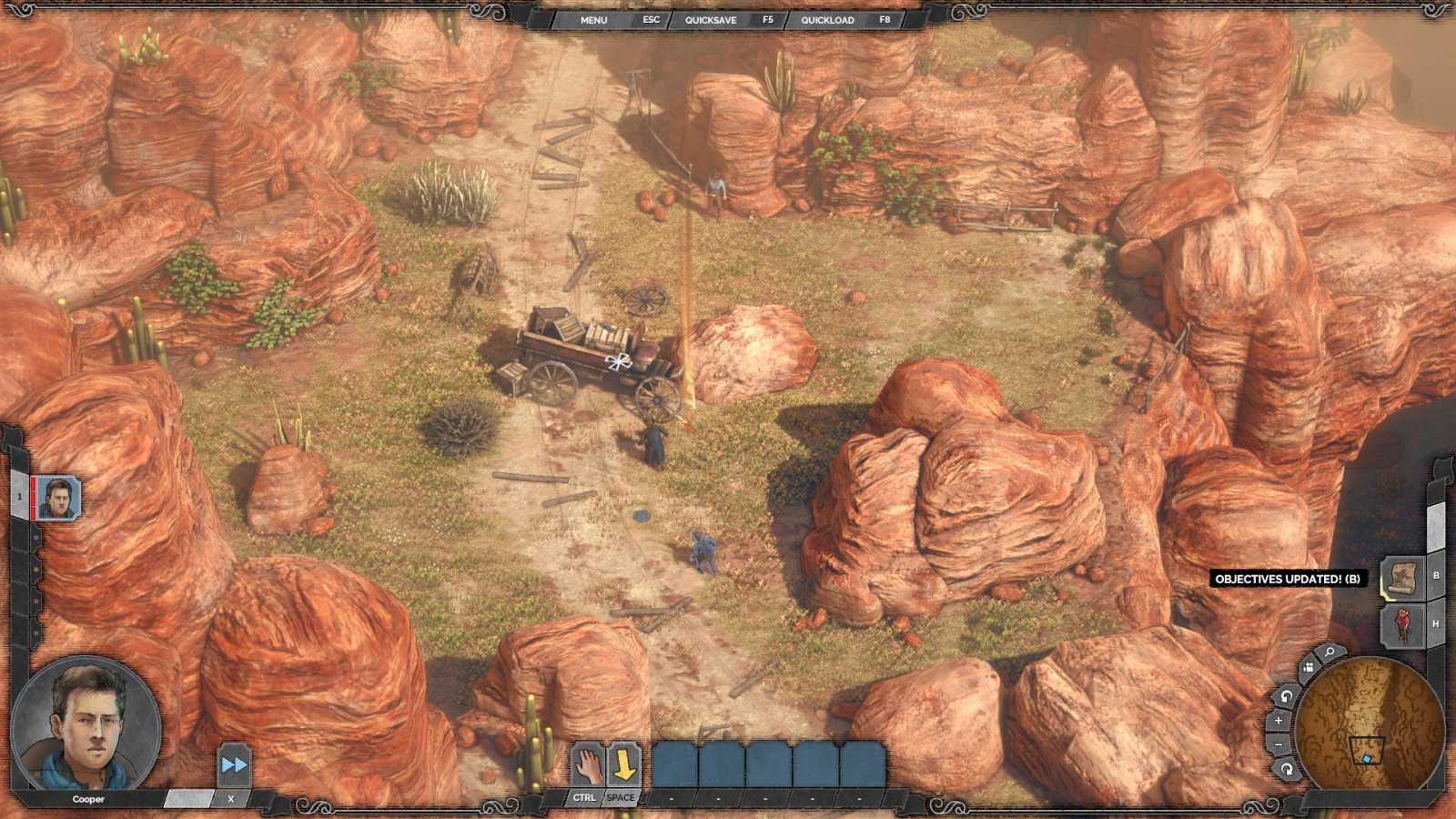Reset camera rotation with the circular arrow icon
Viewport: 1456px width, 819px height.
coord(1287,770)
